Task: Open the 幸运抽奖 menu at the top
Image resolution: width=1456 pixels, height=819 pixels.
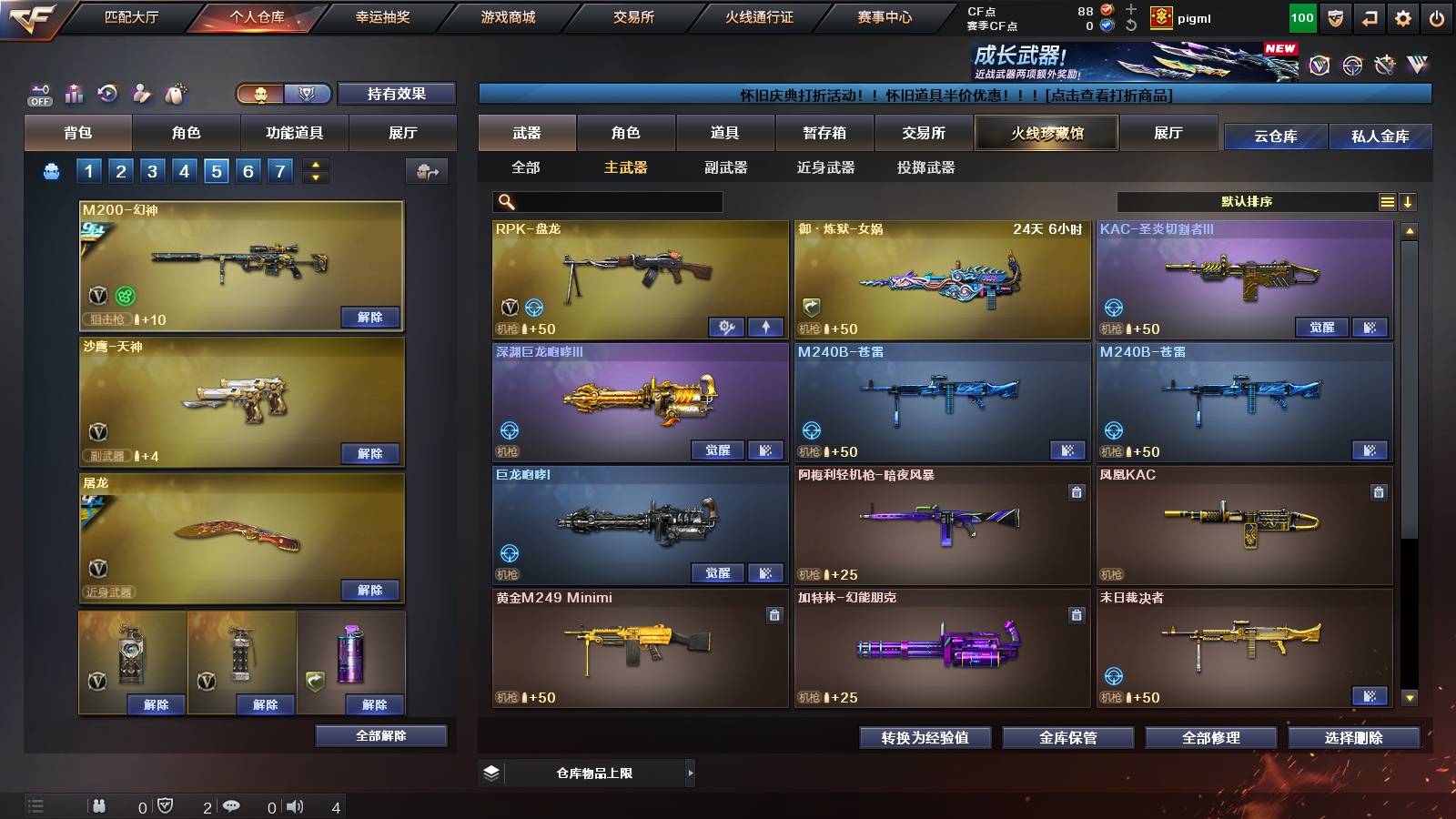Action: [x=383, y=15]
